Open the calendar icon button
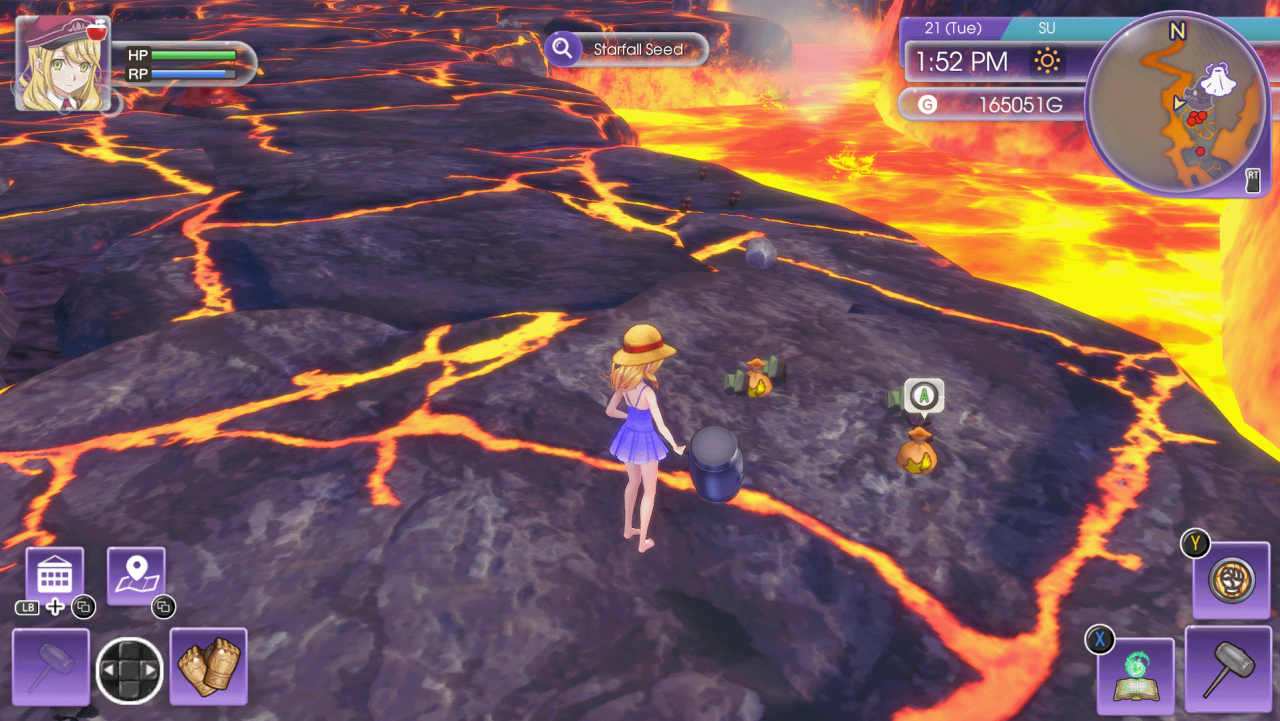The width and height of the screenshot is (1280, 721). click(x=54, y=576)
